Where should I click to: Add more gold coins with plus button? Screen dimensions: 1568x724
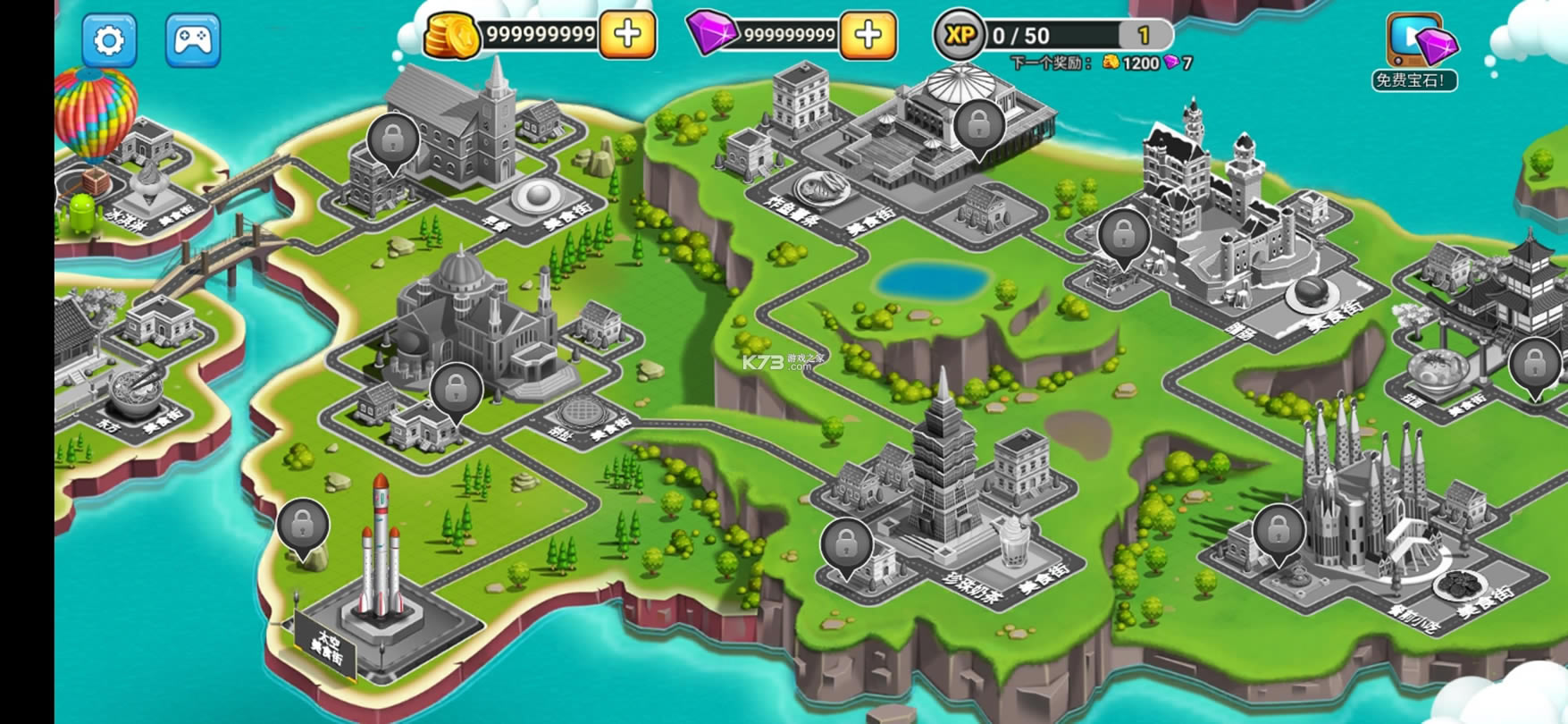point(627,35)
